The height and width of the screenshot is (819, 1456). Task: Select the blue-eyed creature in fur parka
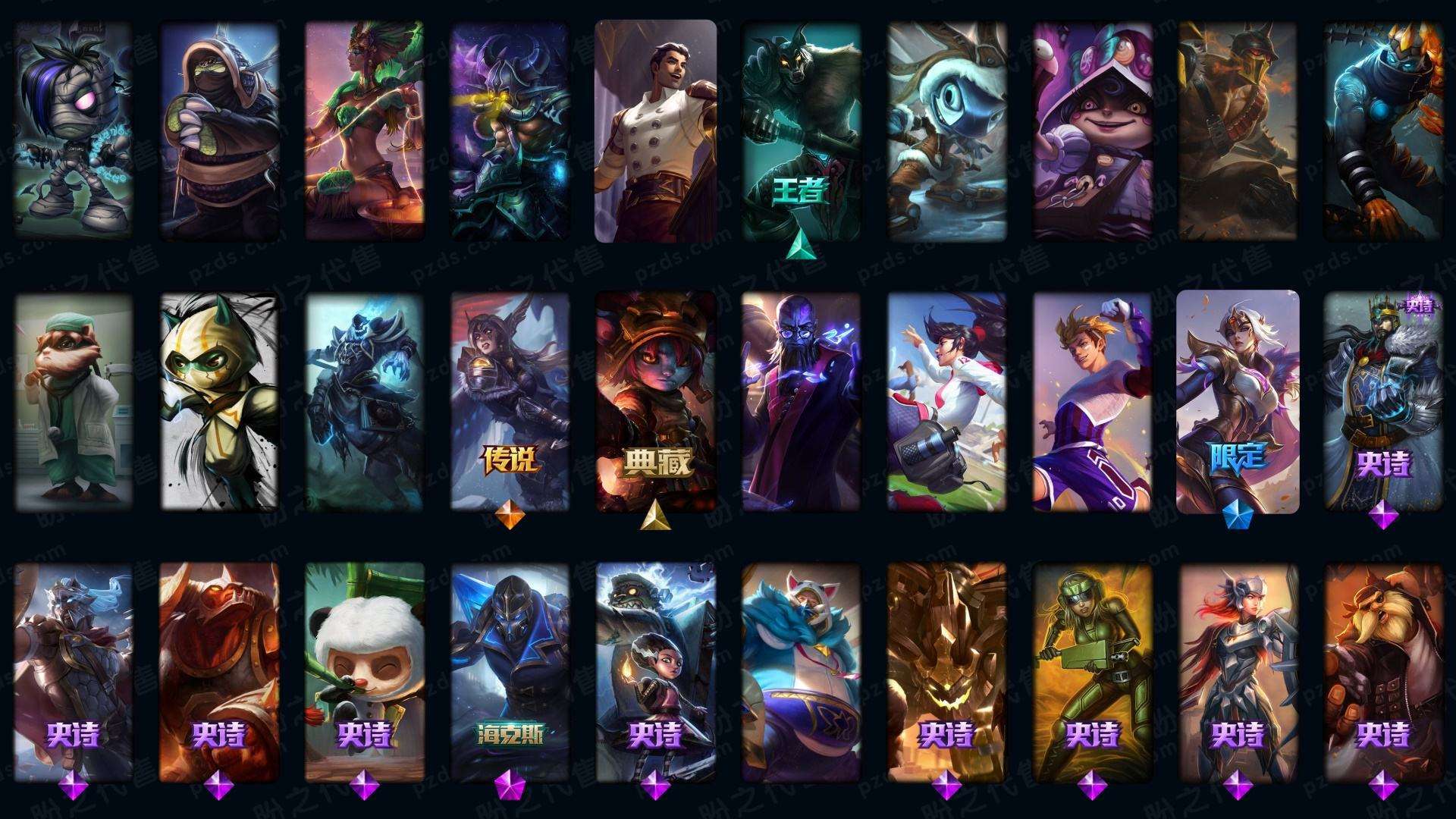tap(946, 130)
